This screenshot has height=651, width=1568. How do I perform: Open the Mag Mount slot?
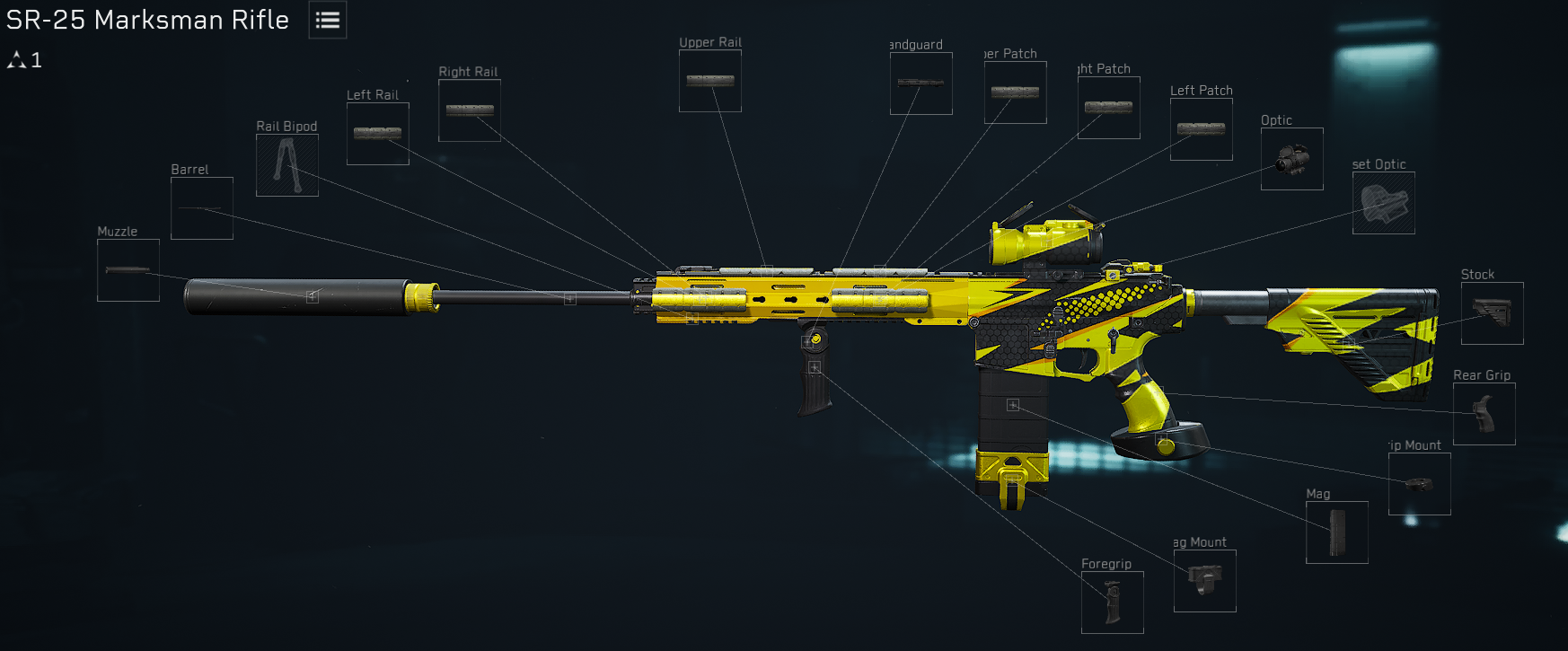tap(1206, 581)
